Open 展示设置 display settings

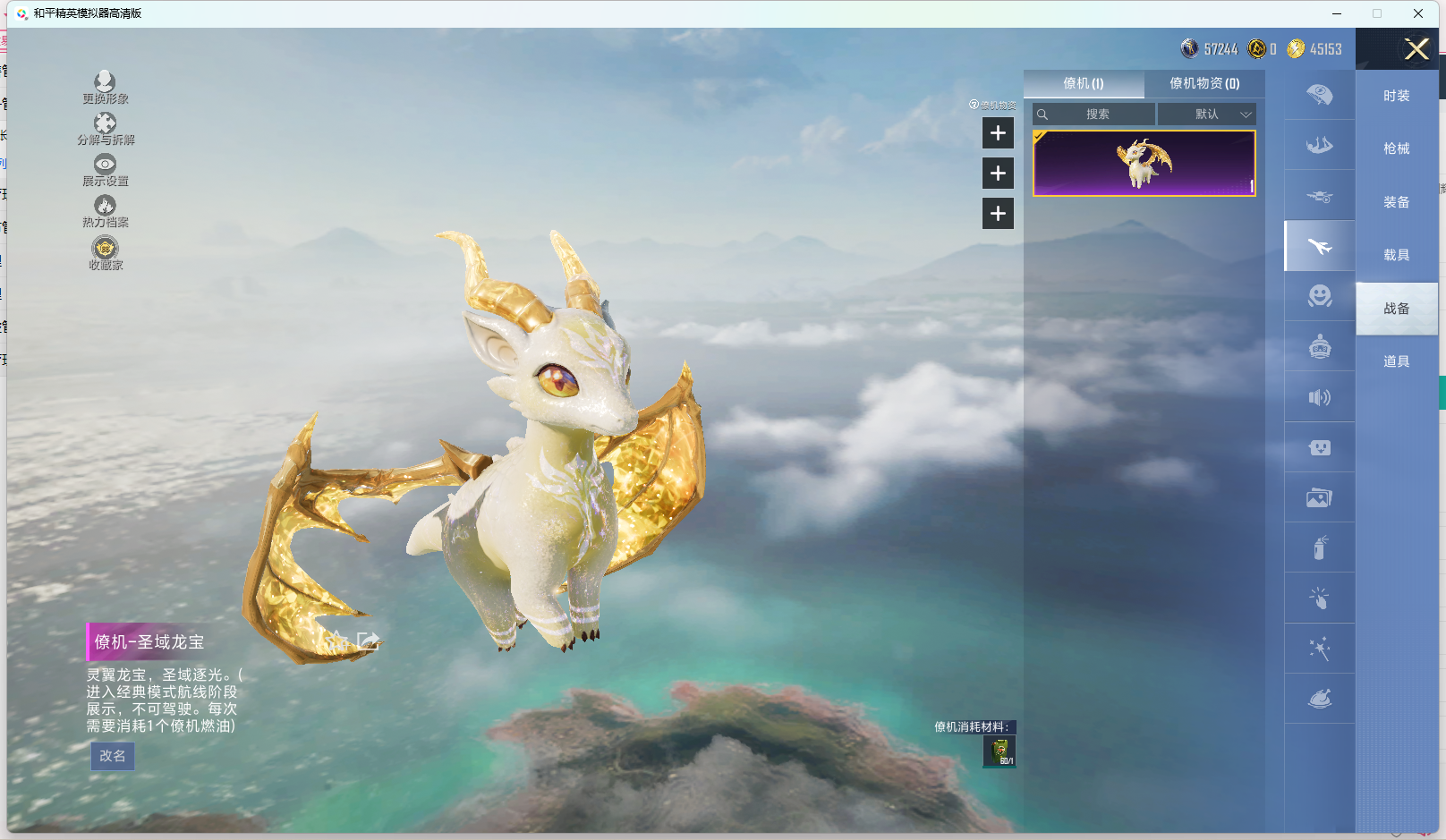pyautogui.click(x=105, y=169)
